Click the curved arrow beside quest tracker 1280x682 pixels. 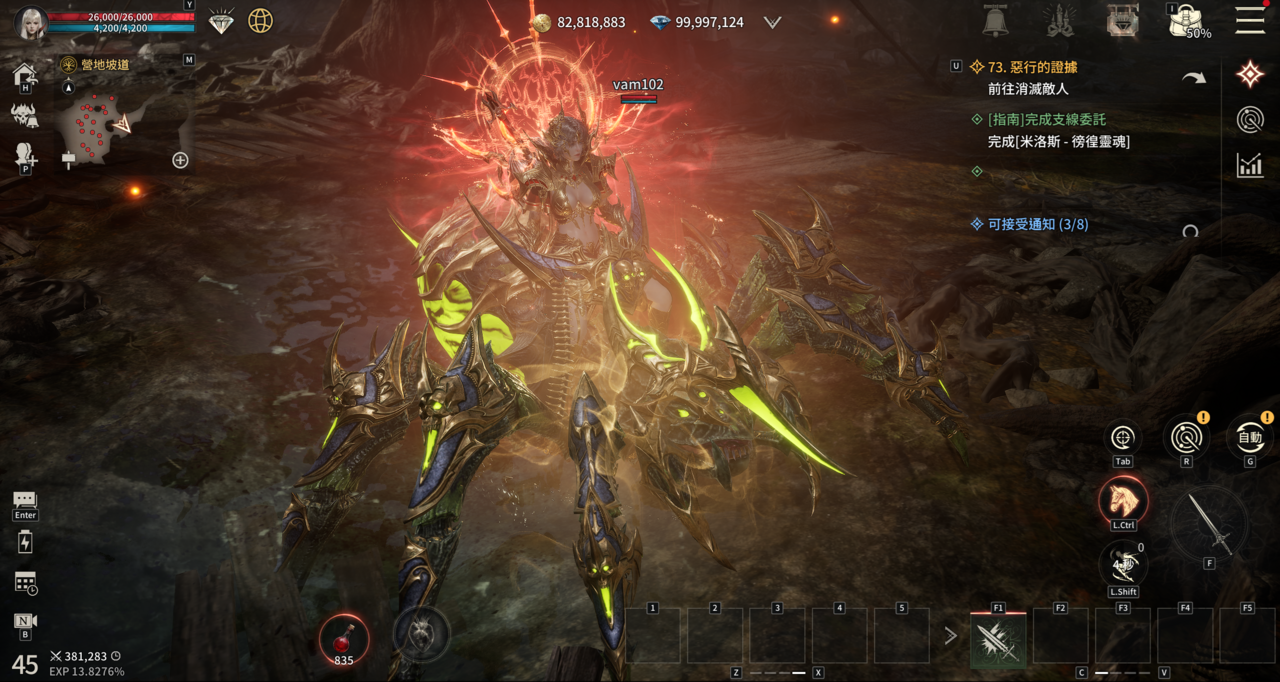tap(1194, 78)
